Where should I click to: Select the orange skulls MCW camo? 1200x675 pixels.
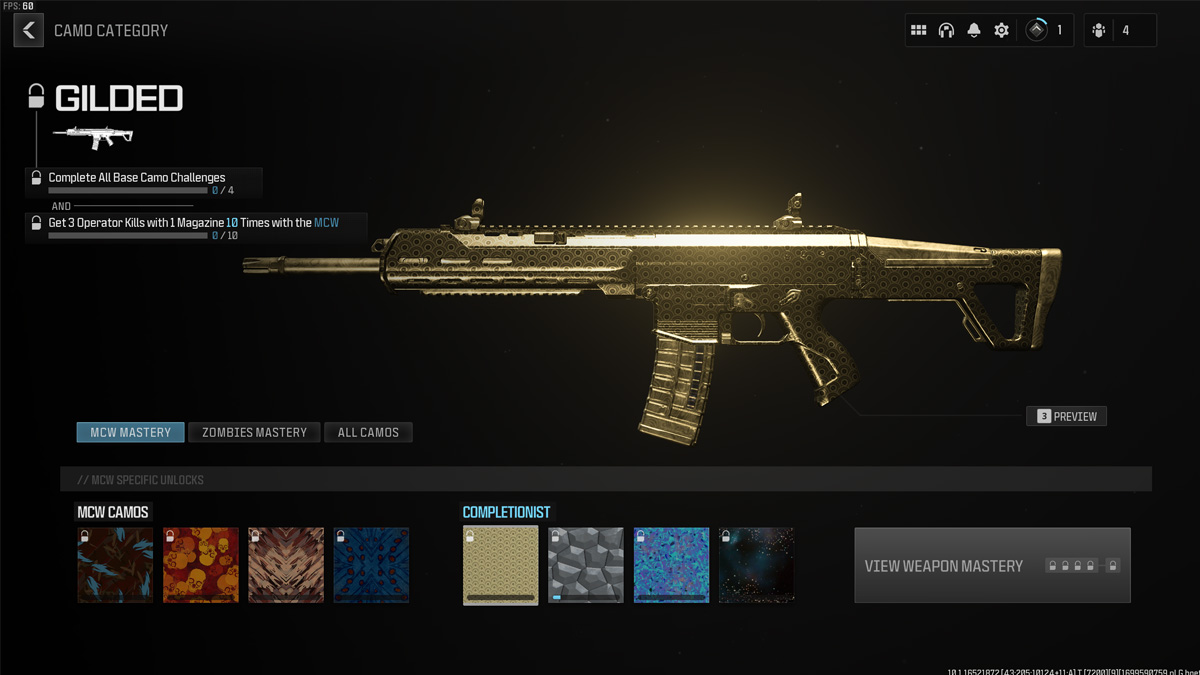[x=201, y=566]
